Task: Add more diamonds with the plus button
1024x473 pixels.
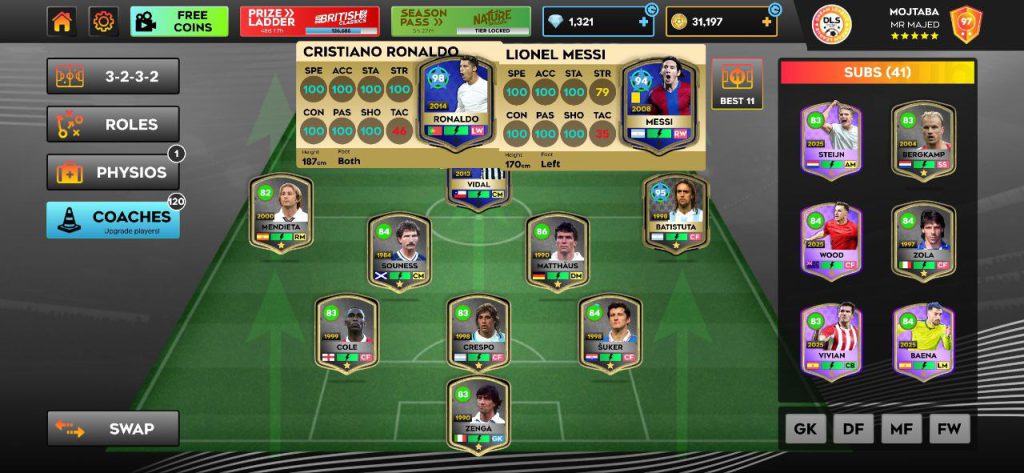Action: coord(643,21)
